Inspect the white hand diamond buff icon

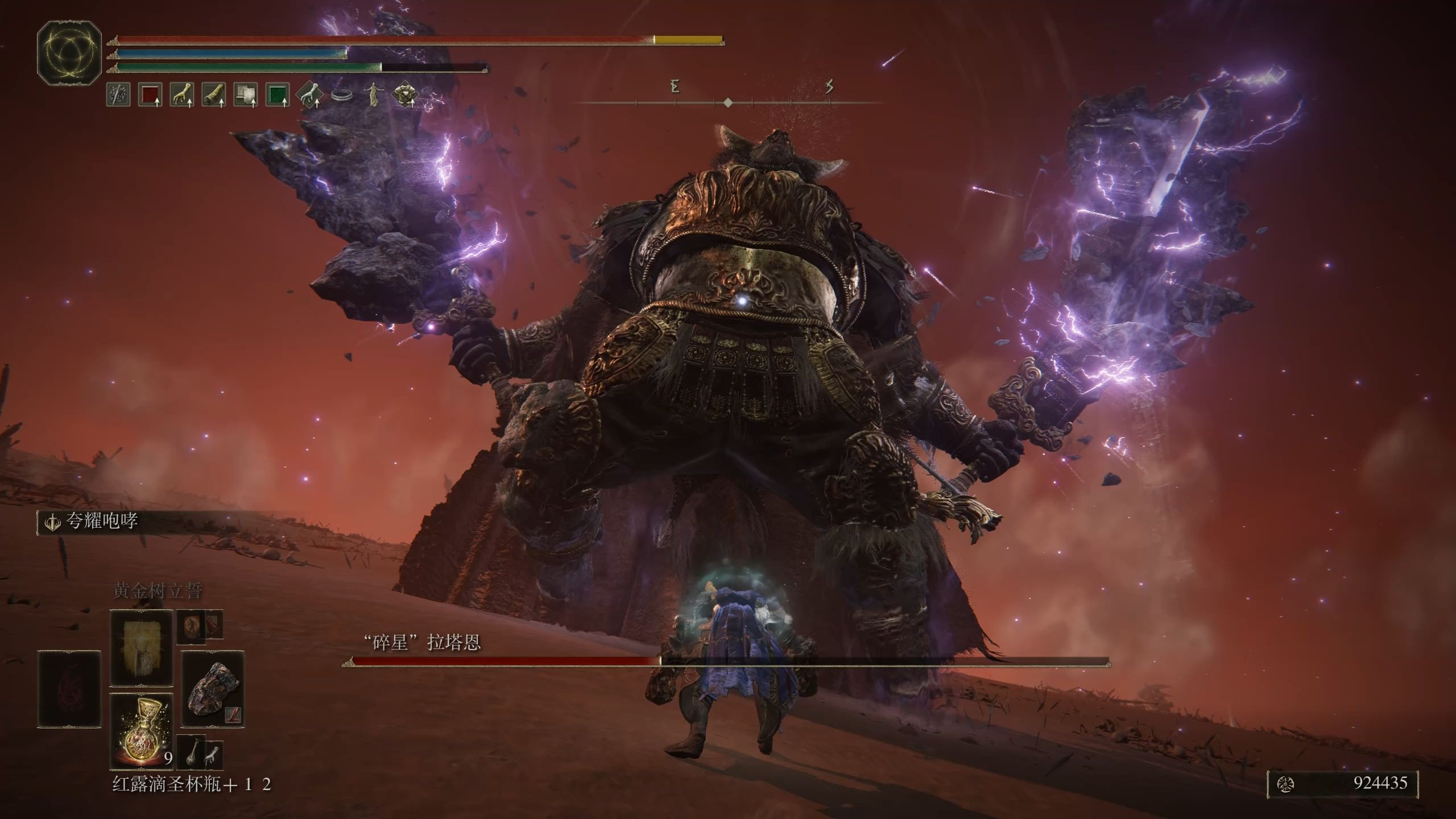point(309,95)
